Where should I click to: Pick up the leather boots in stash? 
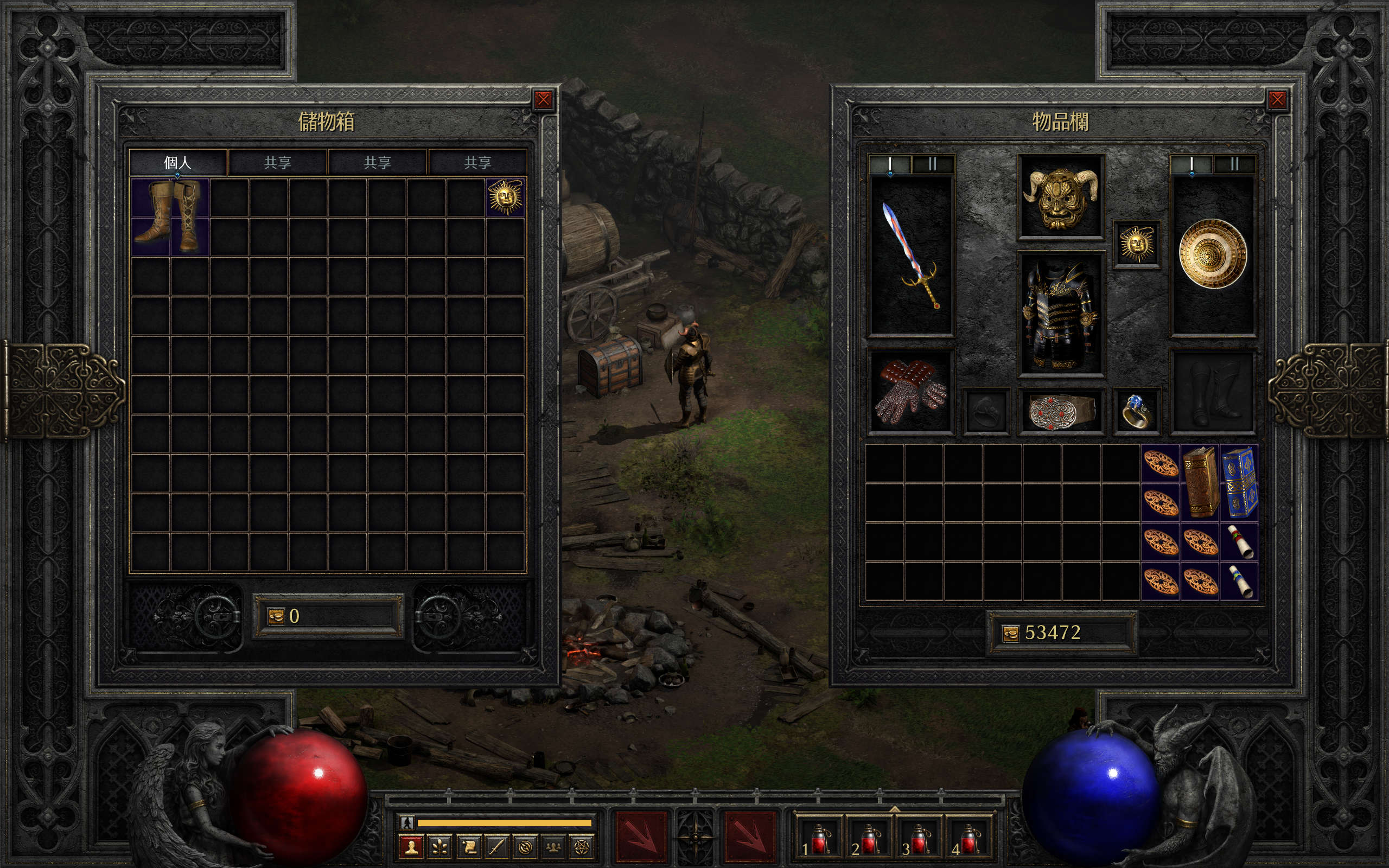(170, 216)
